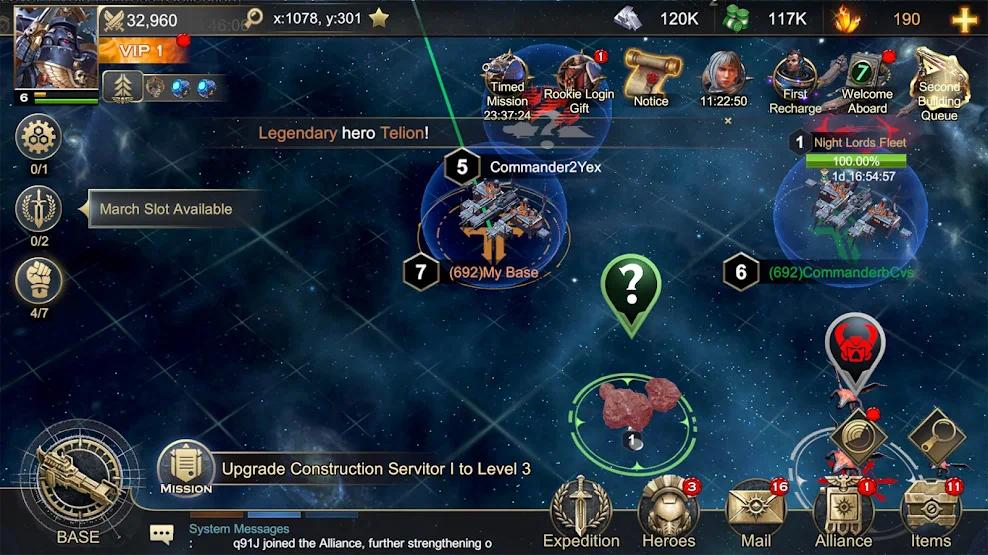Open the Items chest
988x555 pixels.
[x=930, y=512]
